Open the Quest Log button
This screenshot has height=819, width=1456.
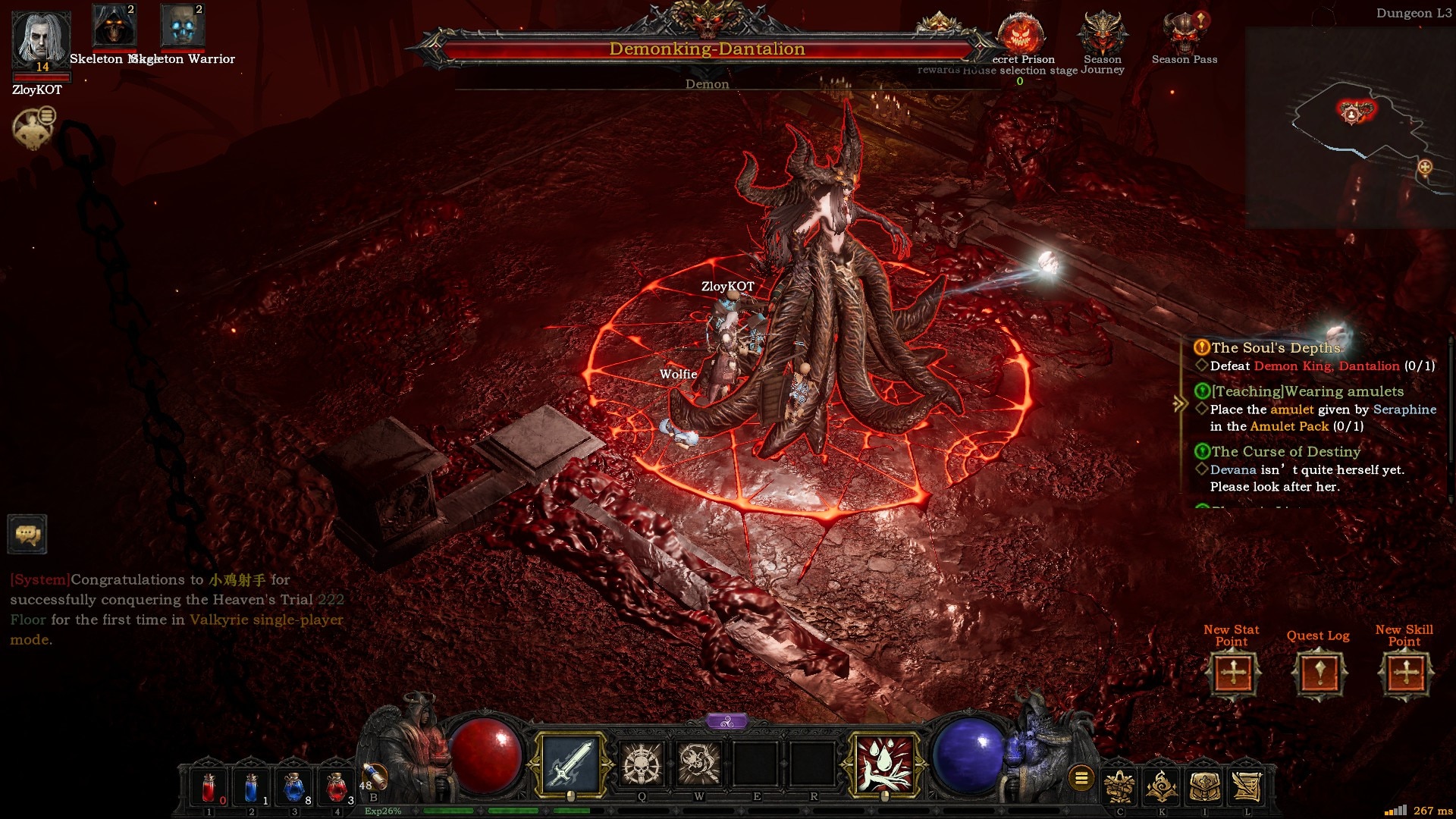(1319, 673)
